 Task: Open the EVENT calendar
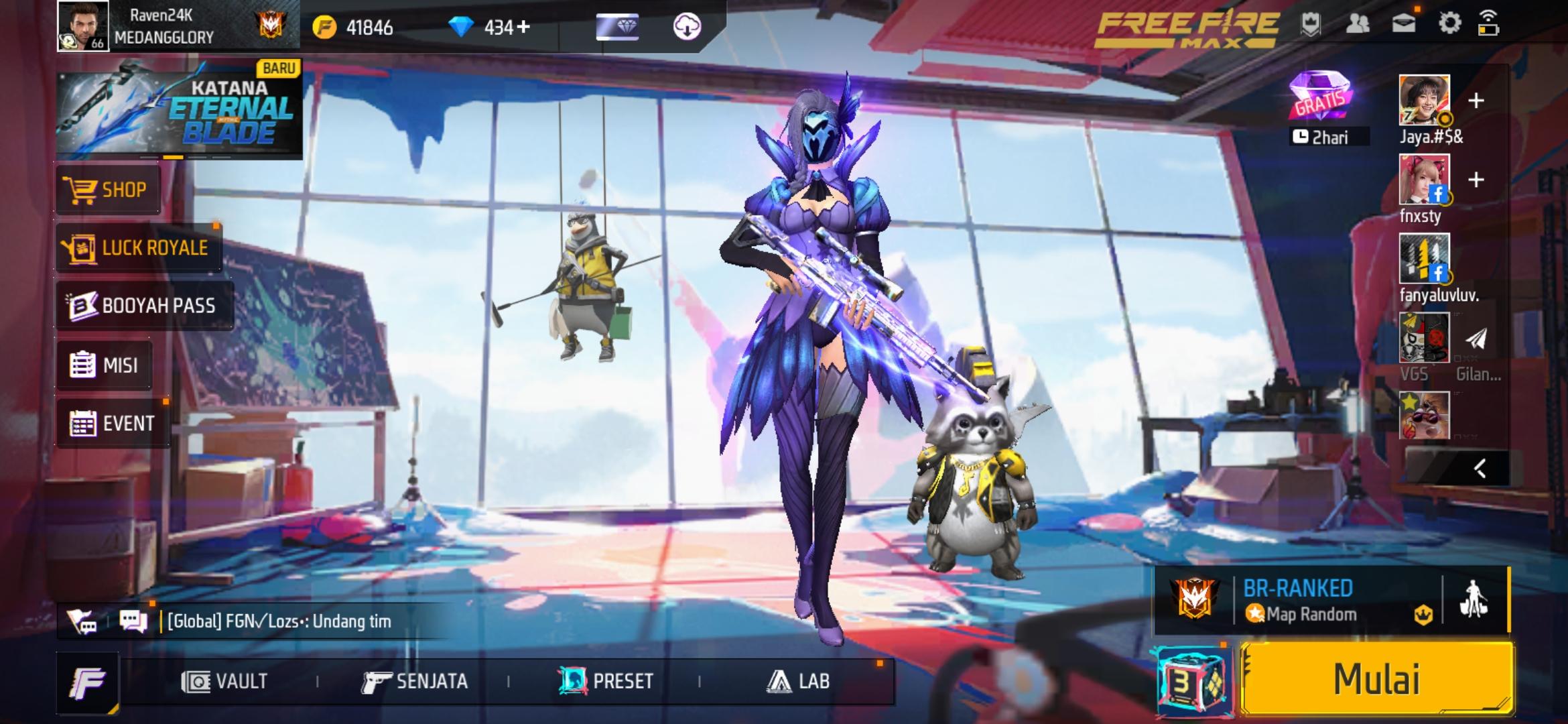click(113, 424)
